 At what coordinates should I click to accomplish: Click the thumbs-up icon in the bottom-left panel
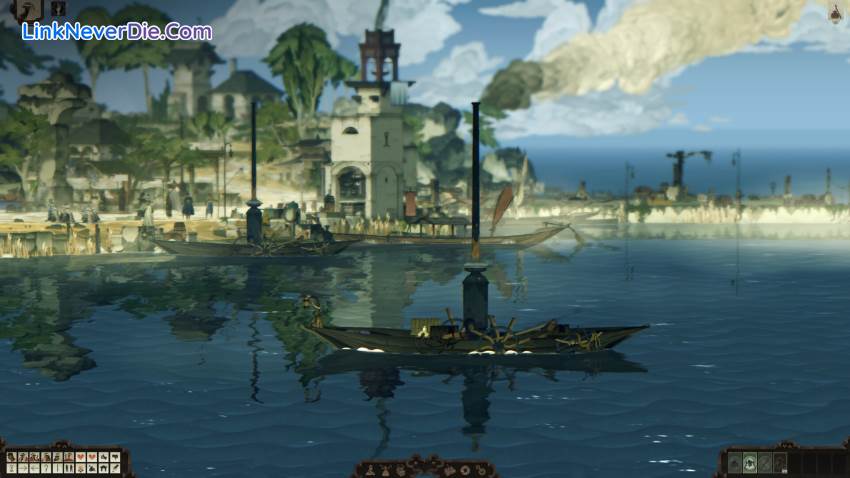point(104,457)
